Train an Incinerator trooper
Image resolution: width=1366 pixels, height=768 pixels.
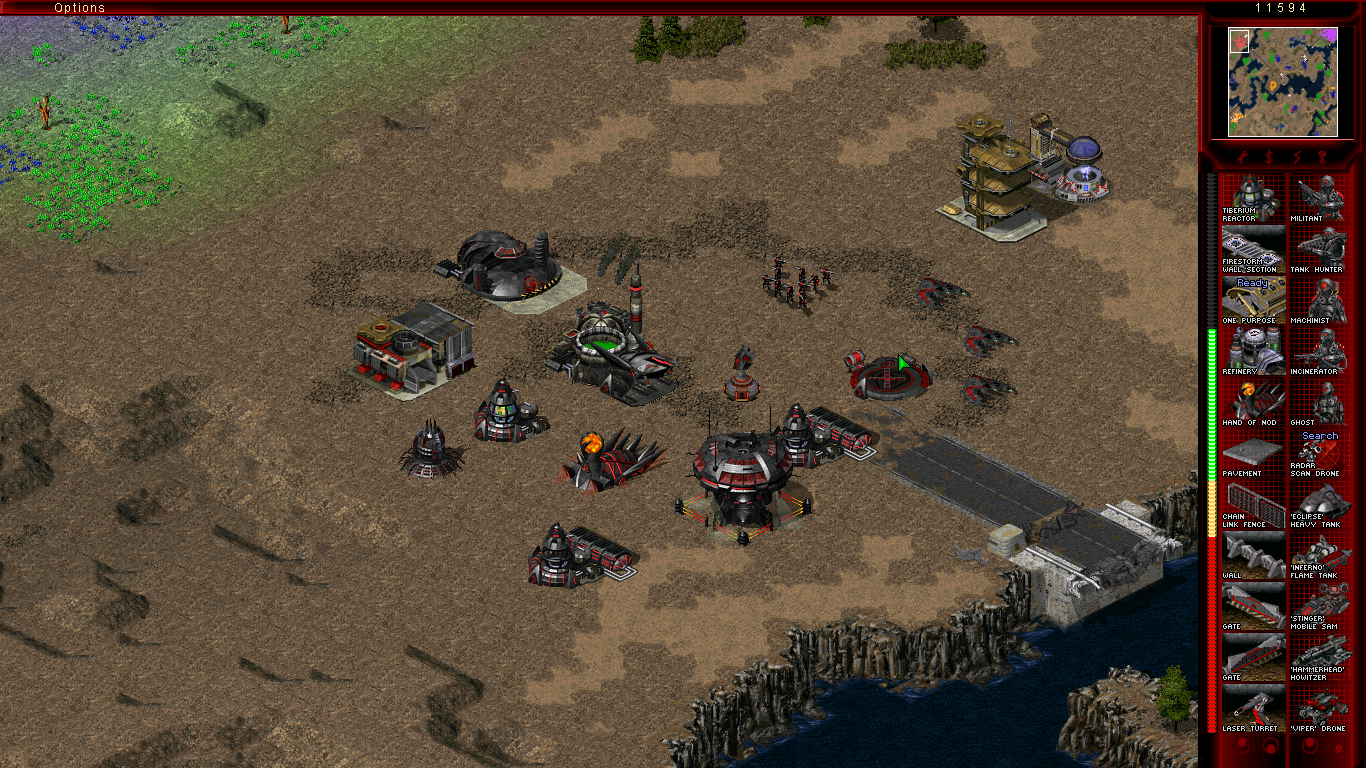(x=1320, y=351)
